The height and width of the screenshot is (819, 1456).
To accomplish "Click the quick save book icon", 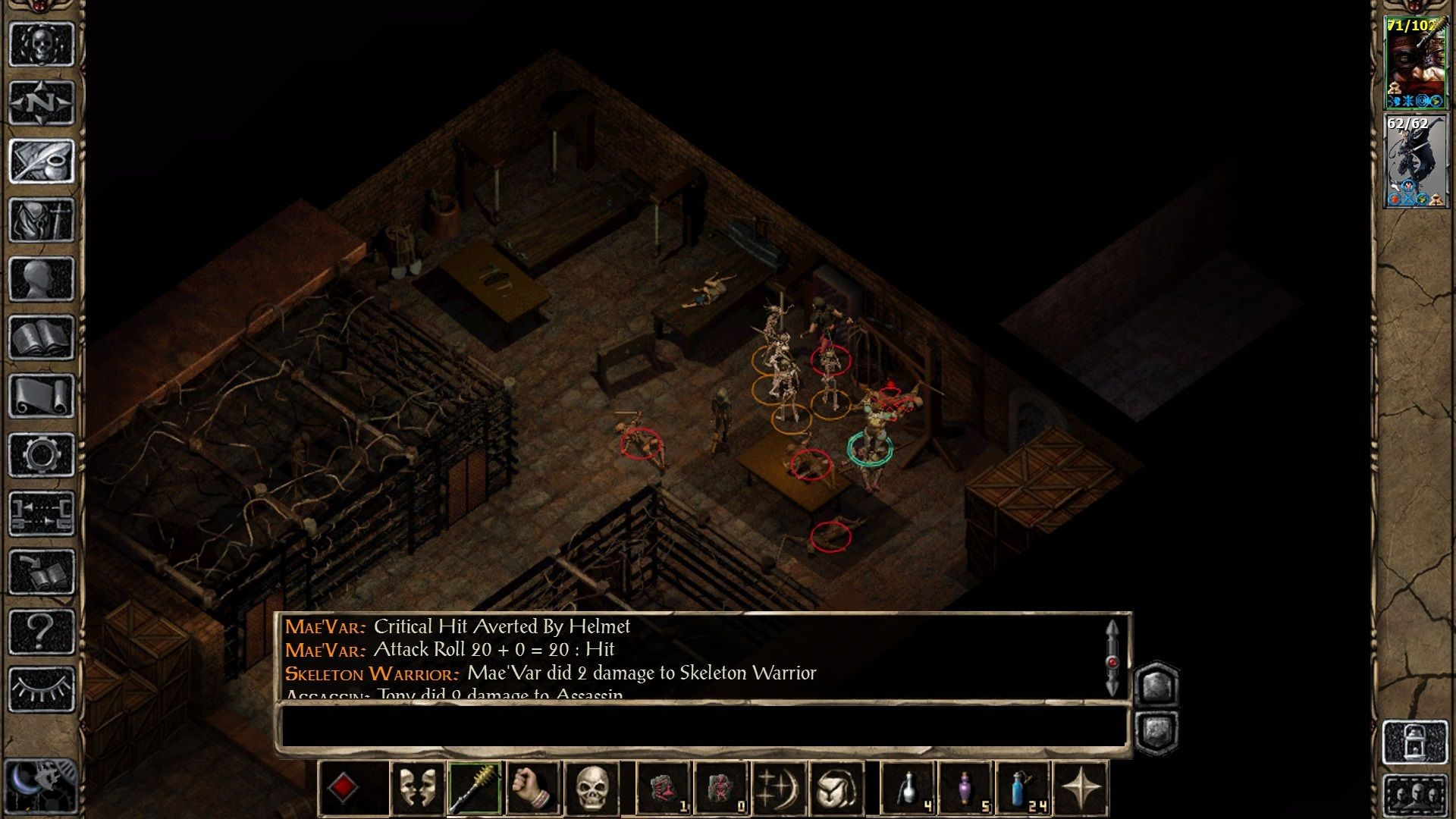I will coord(42,573).
